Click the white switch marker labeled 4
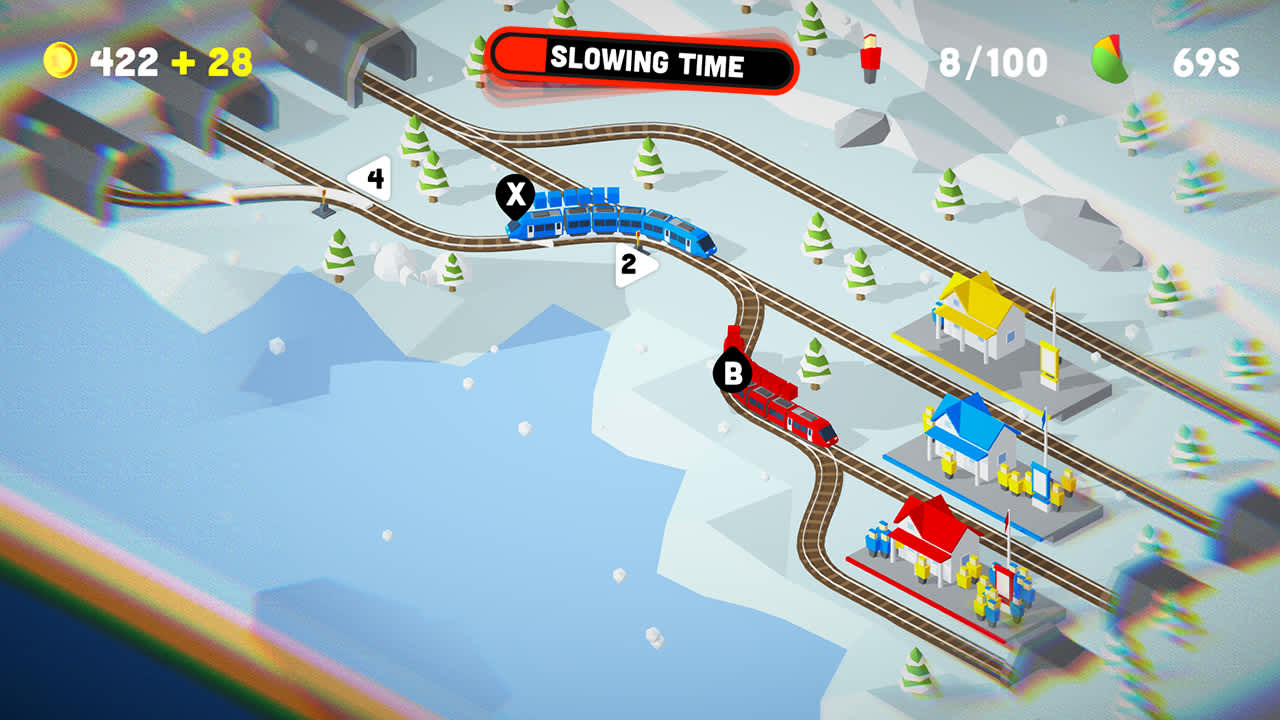The image size is (1280, 720). click(374, 179)
